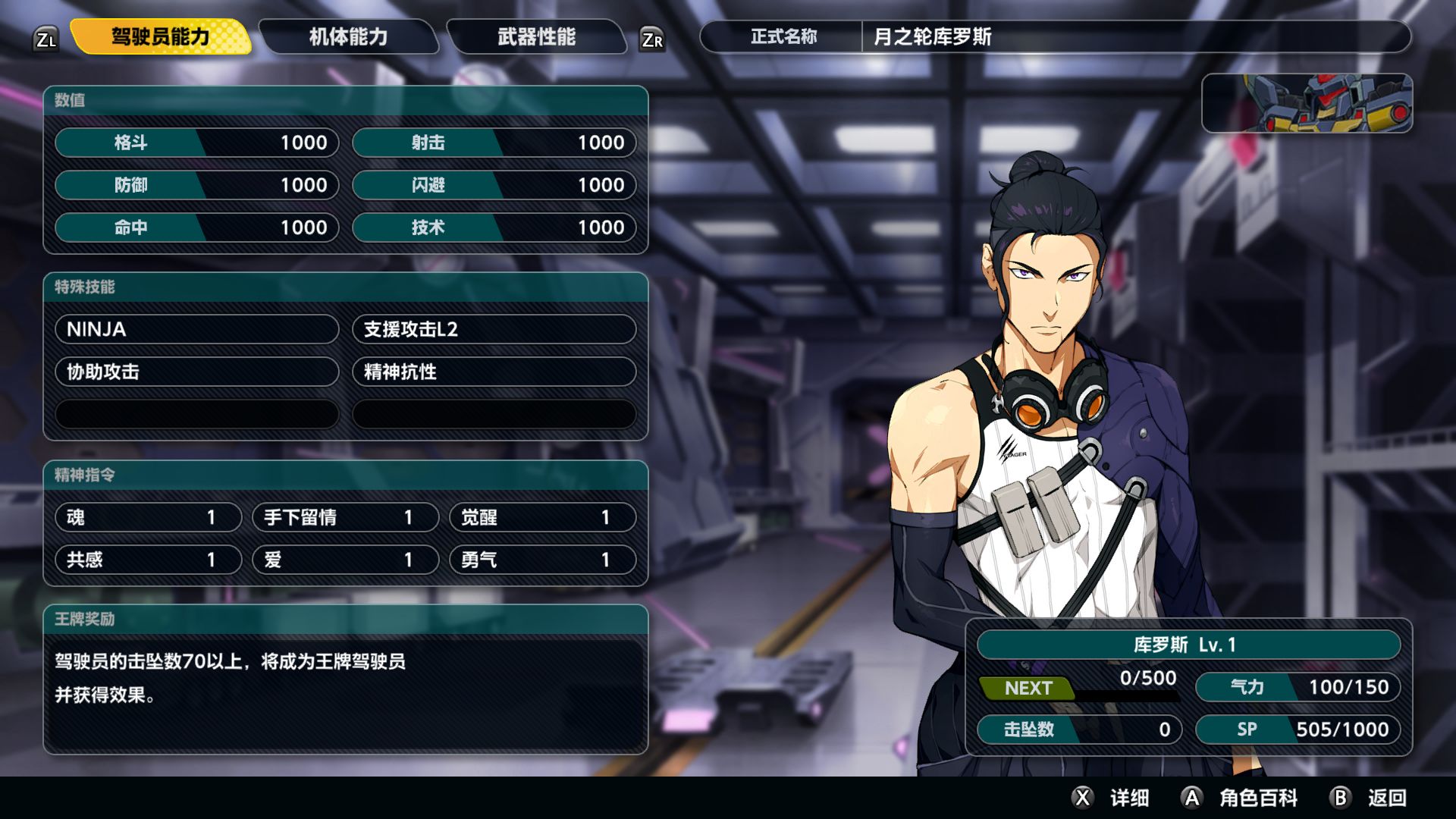This screenshot has width=1456, height=819.
Task: Switch to the 驾驶员能力 tab
Action: tap(160, 37)
